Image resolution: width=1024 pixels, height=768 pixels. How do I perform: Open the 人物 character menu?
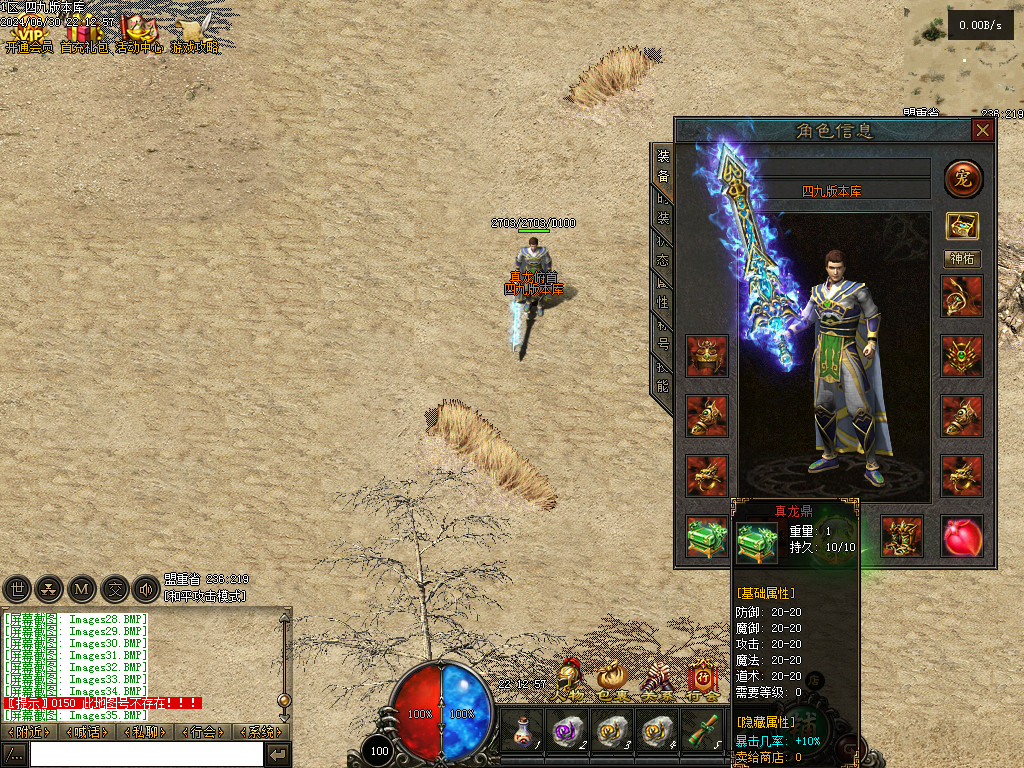click(x=570, y=682)
